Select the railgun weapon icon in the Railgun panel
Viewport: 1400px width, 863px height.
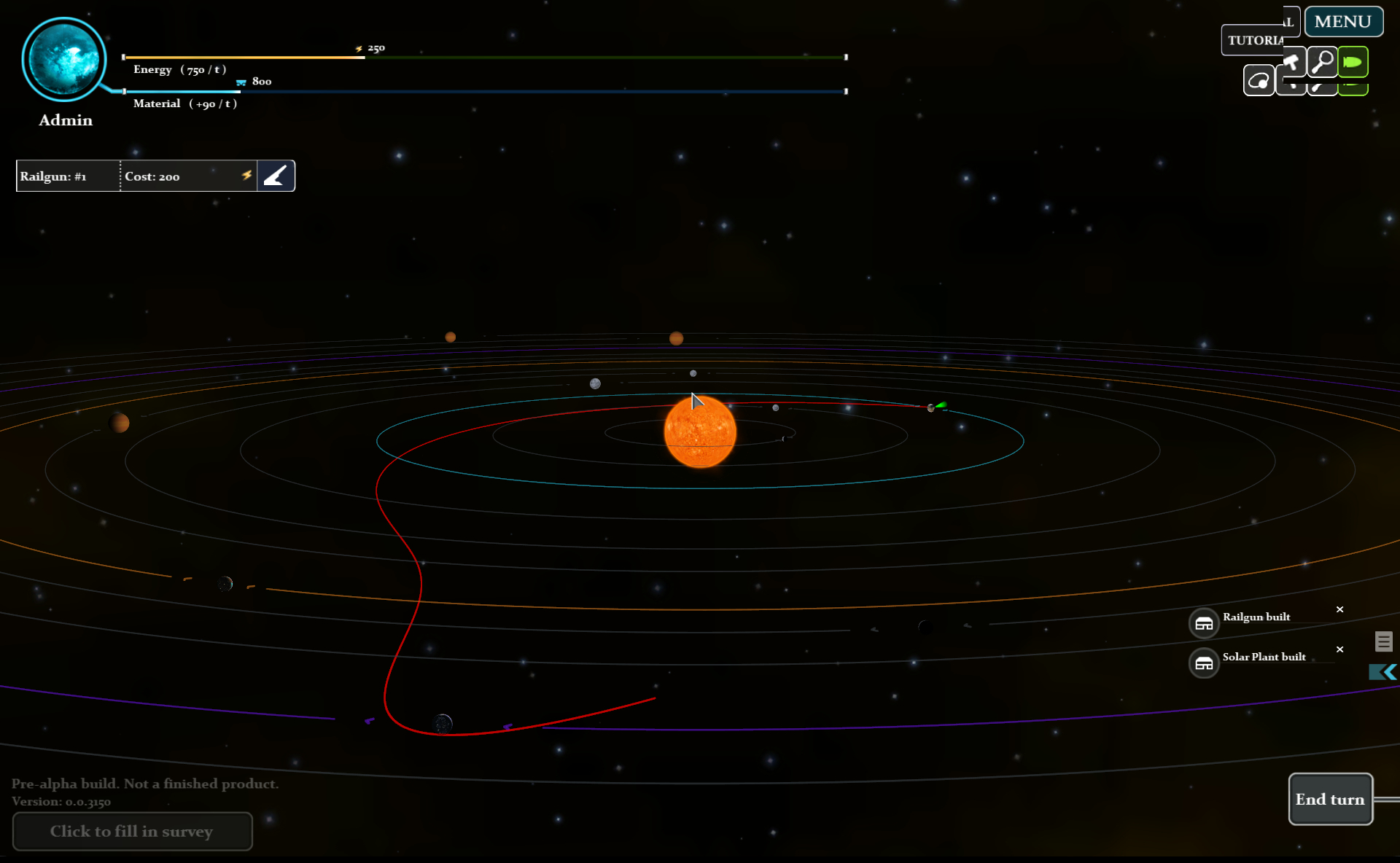276,175
